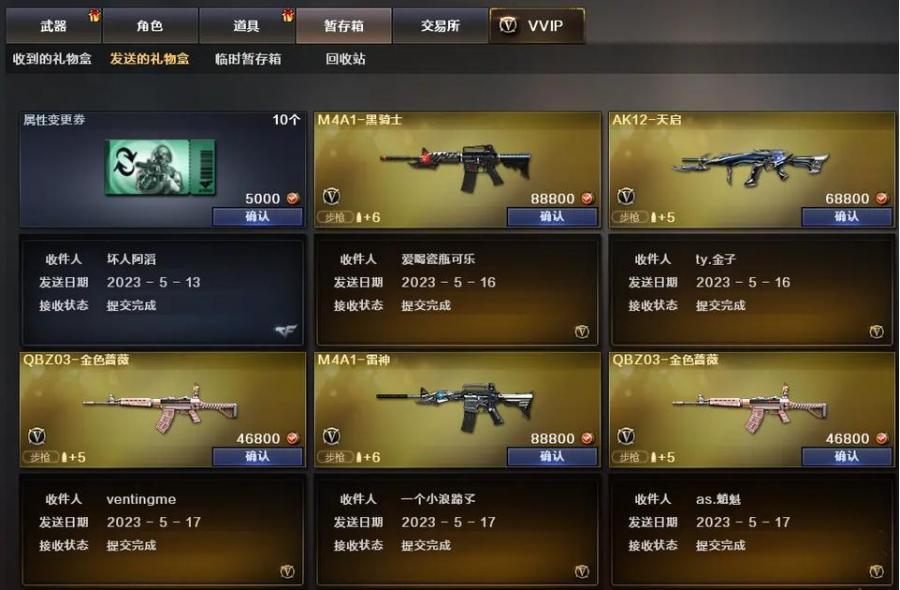Select the M4A1-黑骑士 rifle card
The height and width of the screenshot is (590, 900).
click(x=456, y=160)
